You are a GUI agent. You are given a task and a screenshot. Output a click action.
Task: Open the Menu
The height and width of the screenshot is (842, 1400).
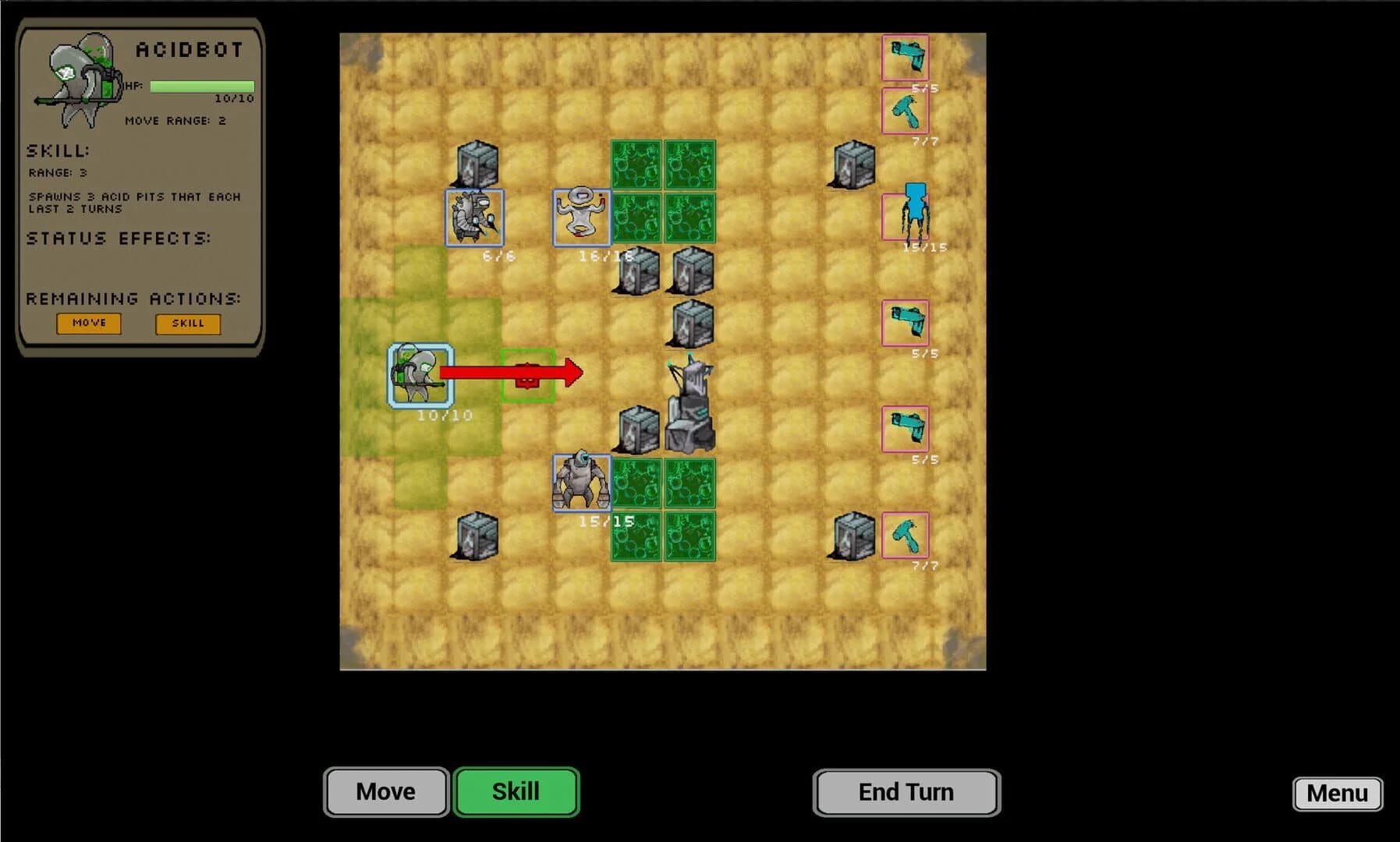click(x=1337, y=794)
